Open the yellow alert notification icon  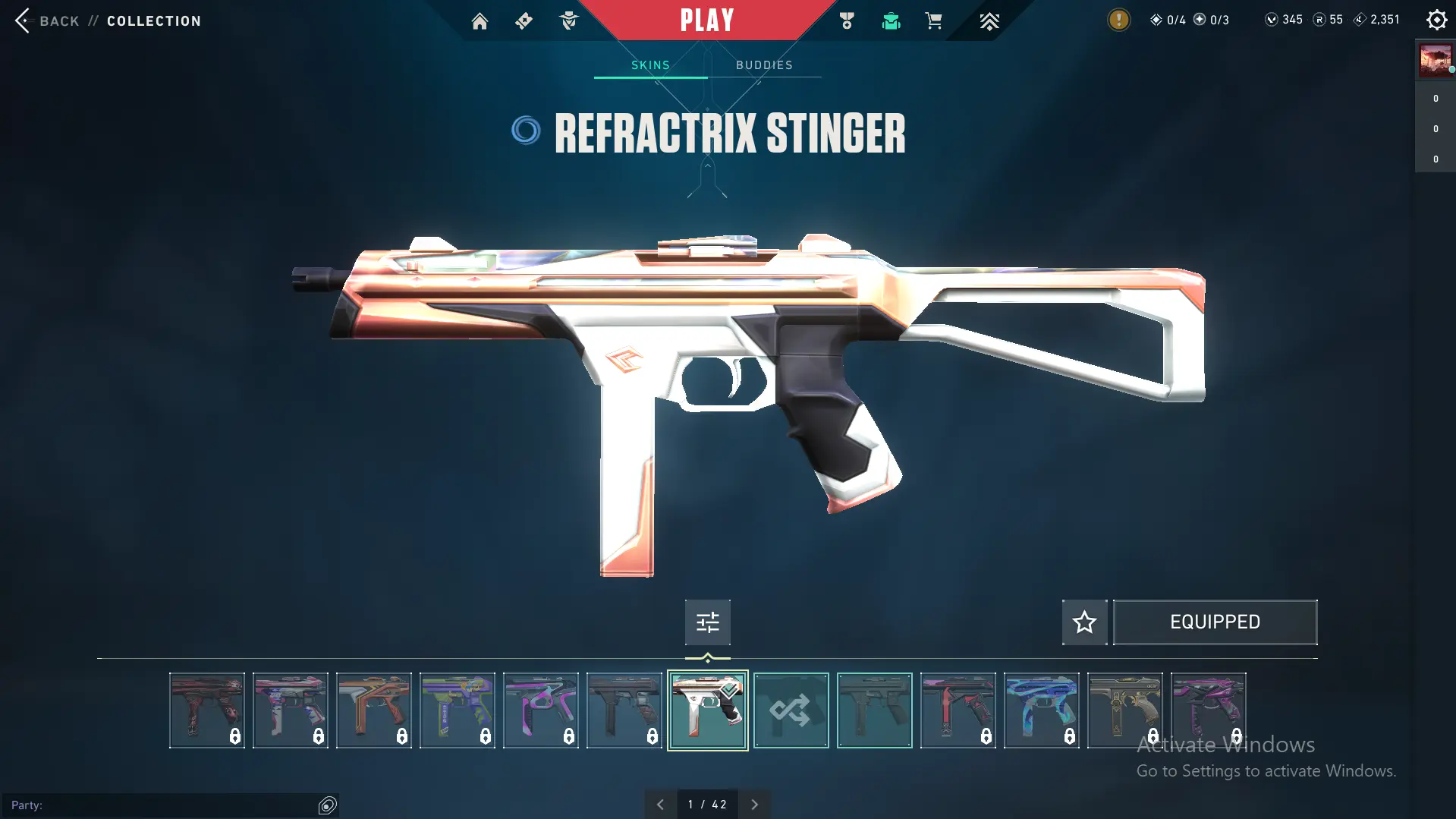(1118, 20)
